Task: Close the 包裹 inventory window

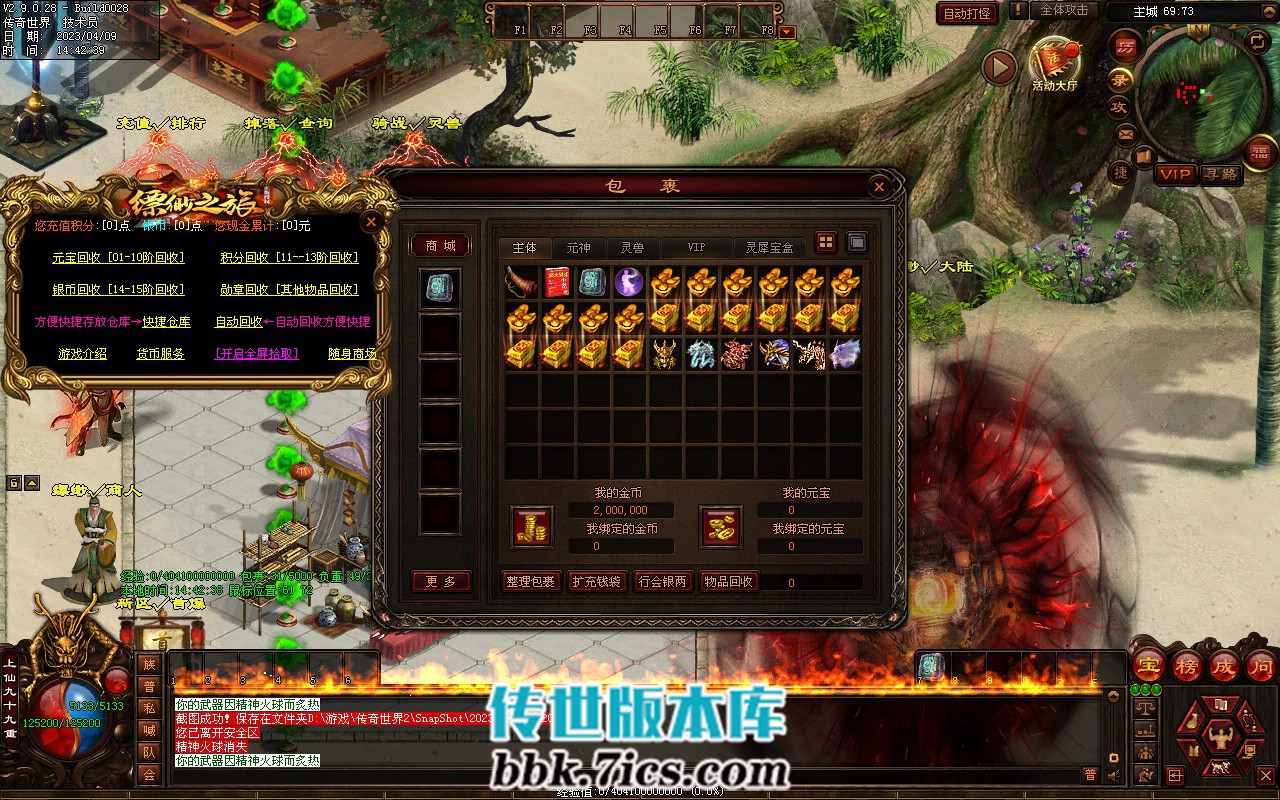Action: tap(879, 186)
